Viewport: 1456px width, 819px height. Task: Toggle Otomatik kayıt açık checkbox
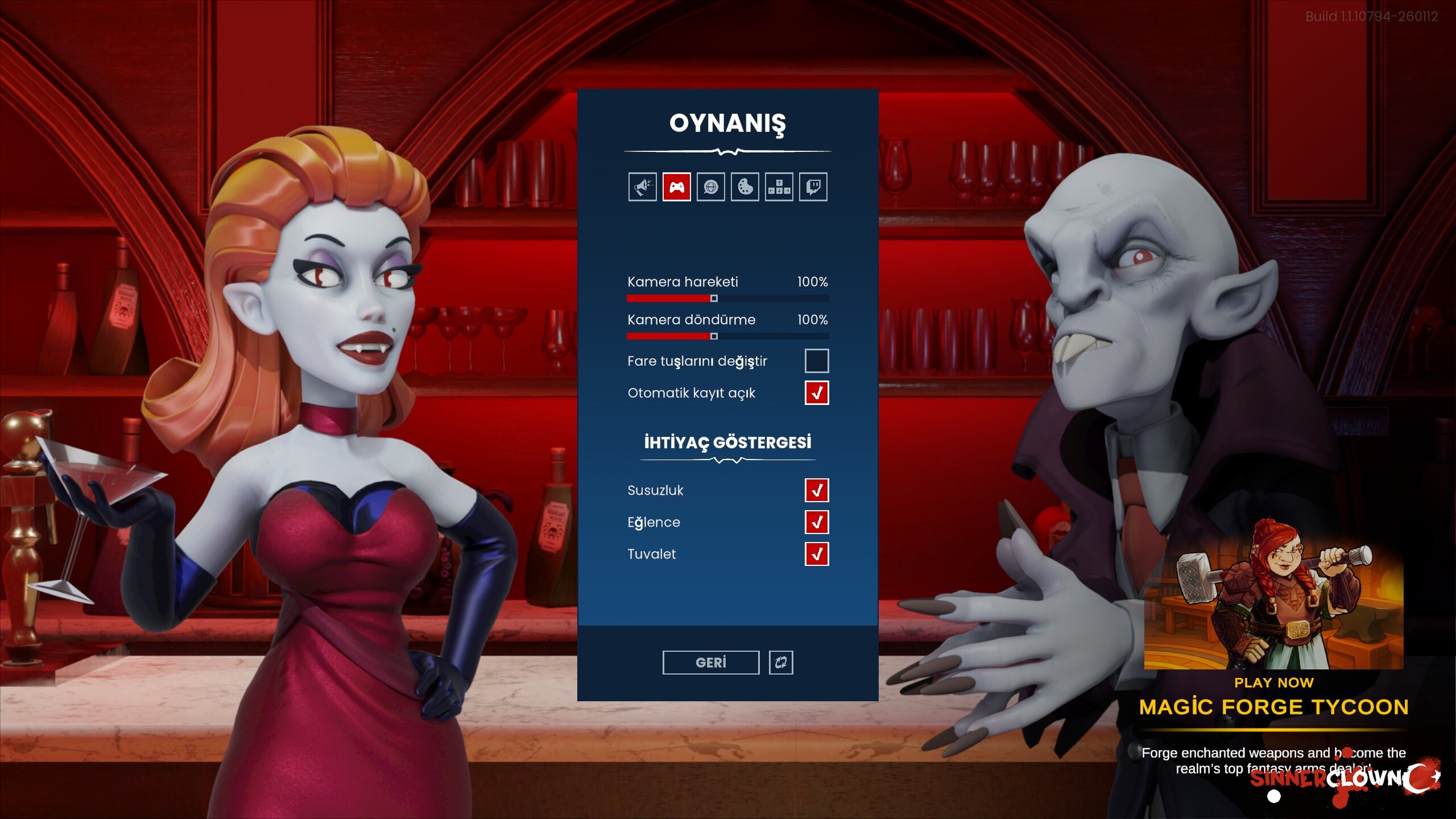[817, 393]
